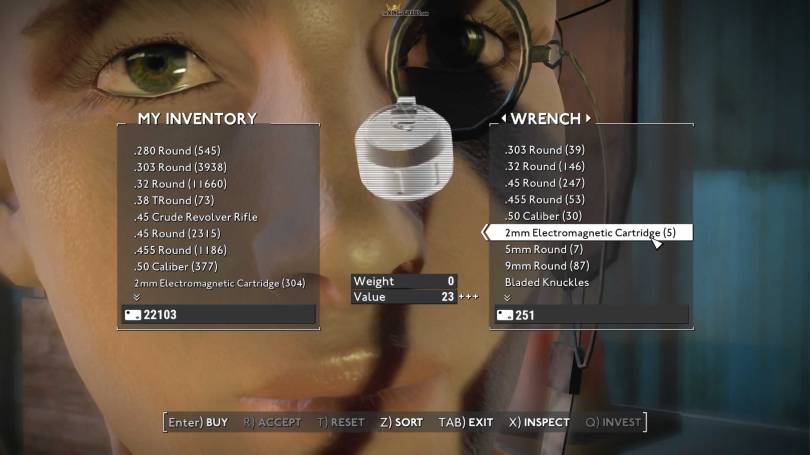Image resolution: width=810 pixels, height=455 pixels.
Task: Select .50 Caliber (377) from my inventory
Action: pos(175,266)
